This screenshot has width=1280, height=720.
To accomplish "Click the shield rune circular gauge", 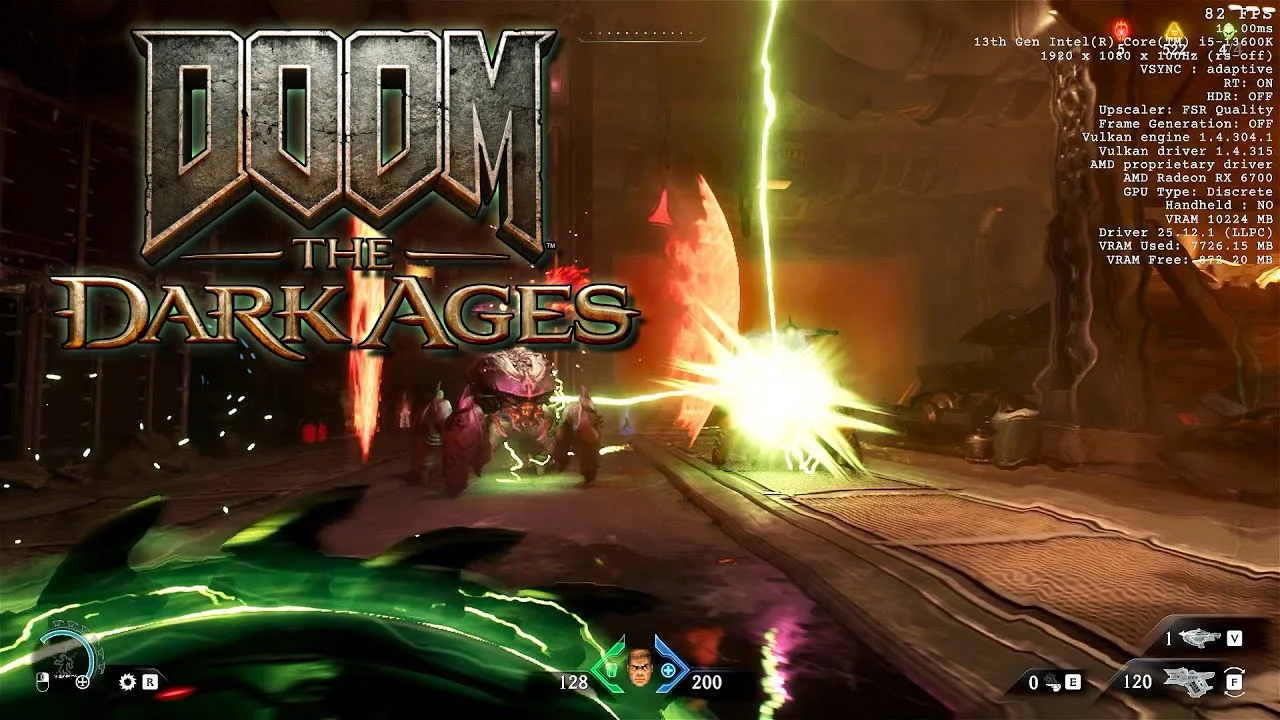I will click(68, 655).
